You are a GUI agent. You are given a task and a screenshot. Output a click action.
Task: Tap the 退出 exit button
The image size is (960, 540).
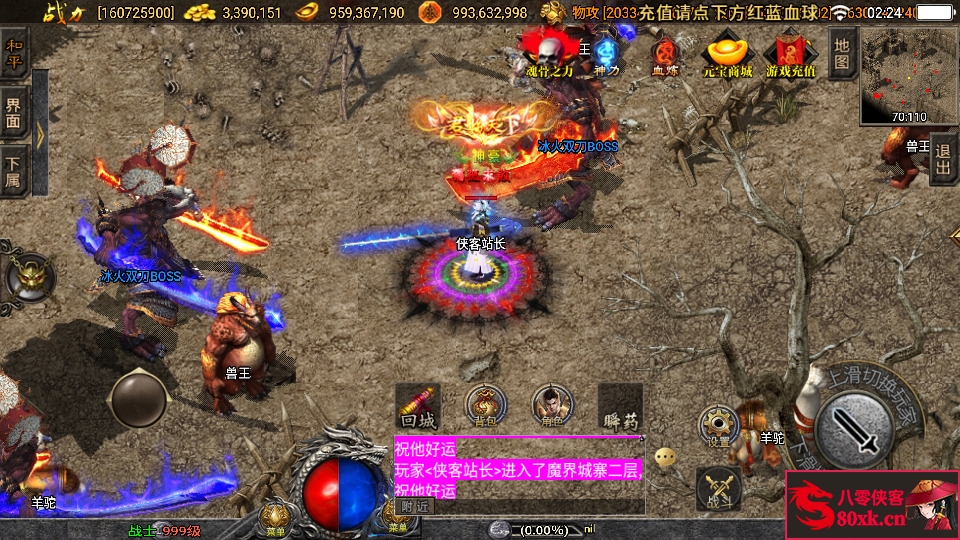coord(943,160)
